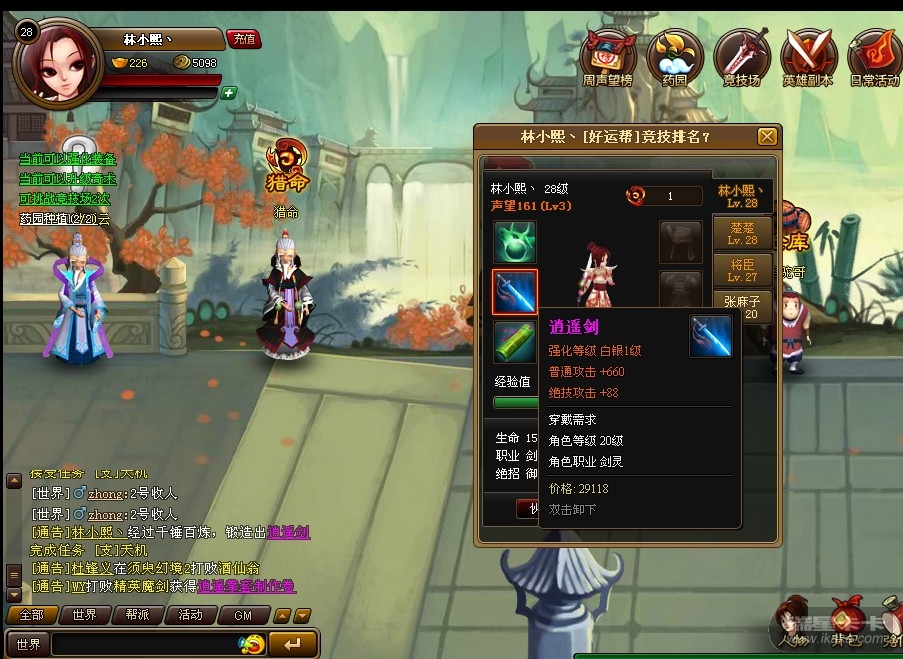
Task: Close the 林小熙 character panel
Action: coord(767,137)
